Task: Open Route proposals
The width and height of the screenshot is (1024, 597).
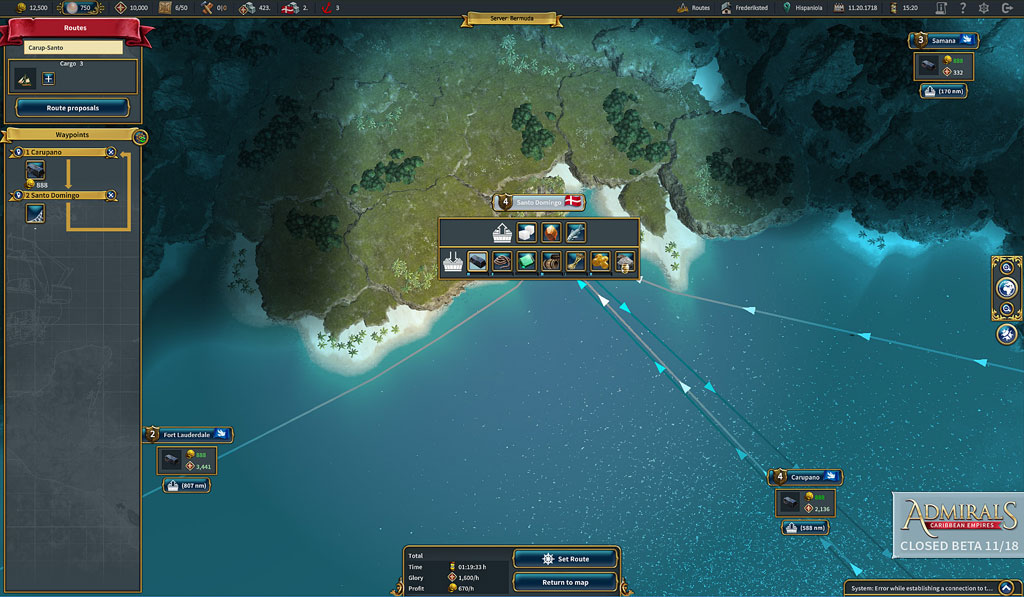Action: click(x=72, y=108)
